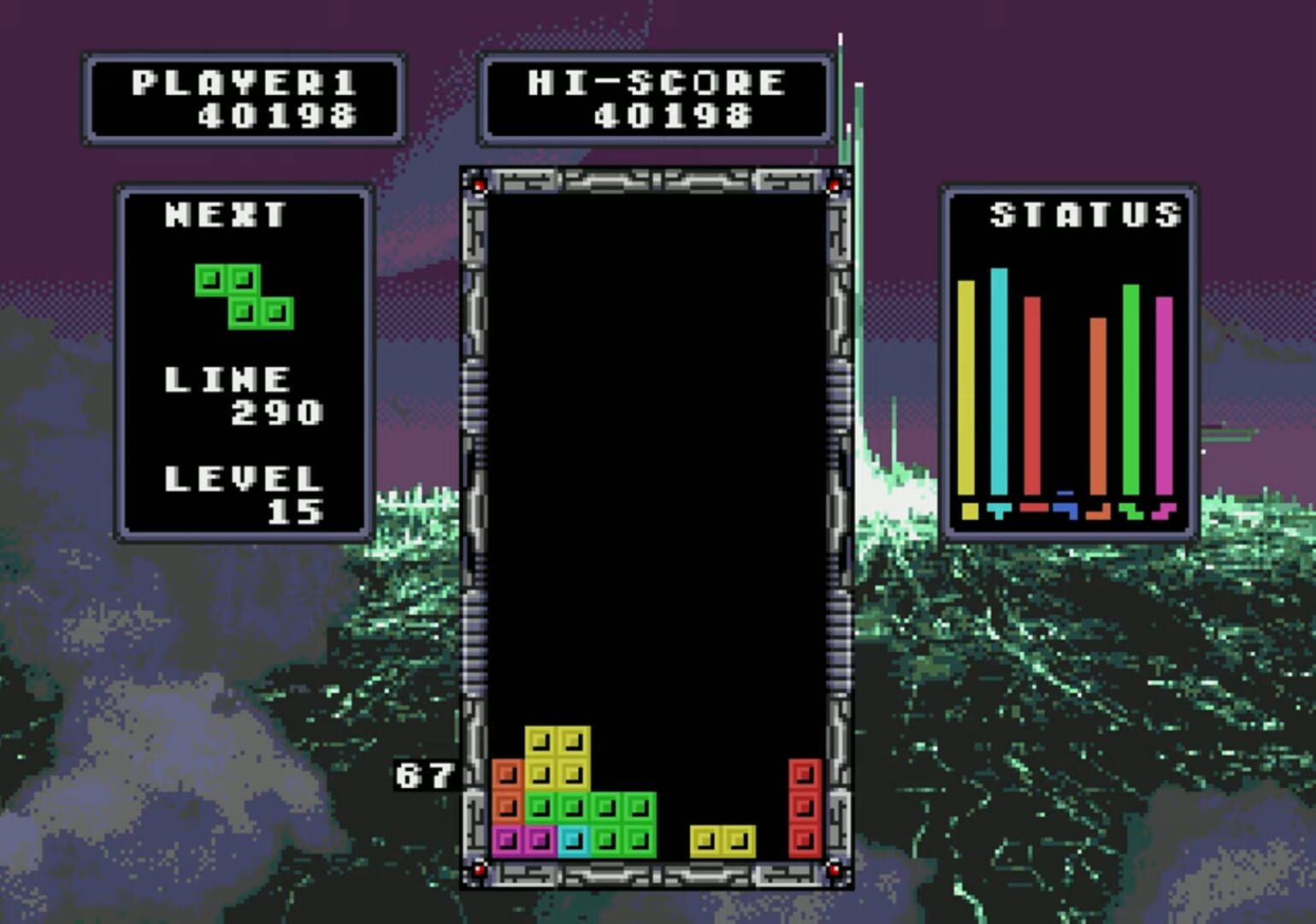1316x924 pixels.
Task: Select the yellow O-piece icon in STATUS
Action: coord(970,511)
